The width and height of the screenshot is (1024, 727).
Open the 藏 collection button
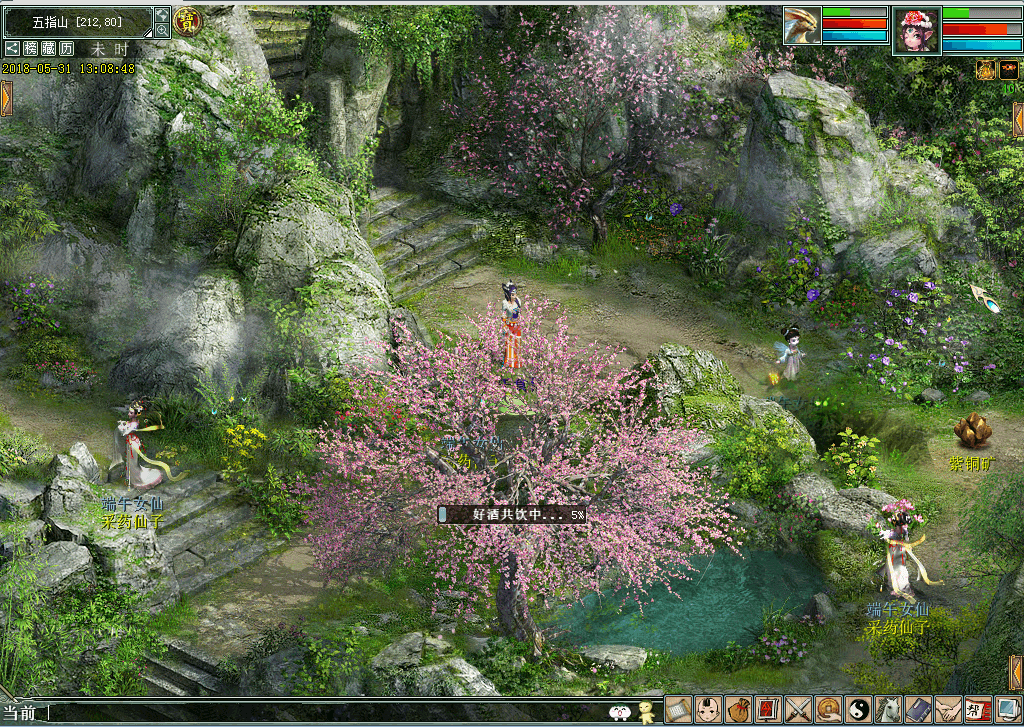pos(48,48)
